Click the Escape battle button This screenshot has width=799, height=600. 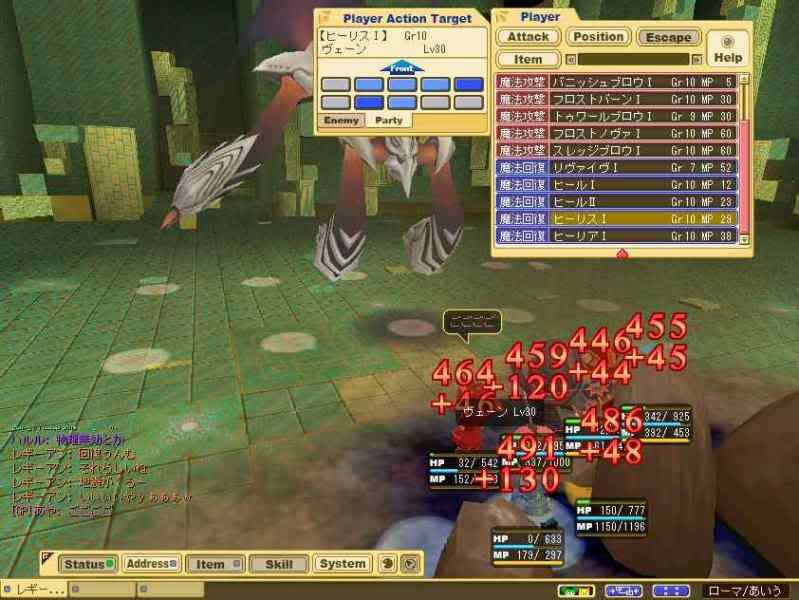(668, 37)
